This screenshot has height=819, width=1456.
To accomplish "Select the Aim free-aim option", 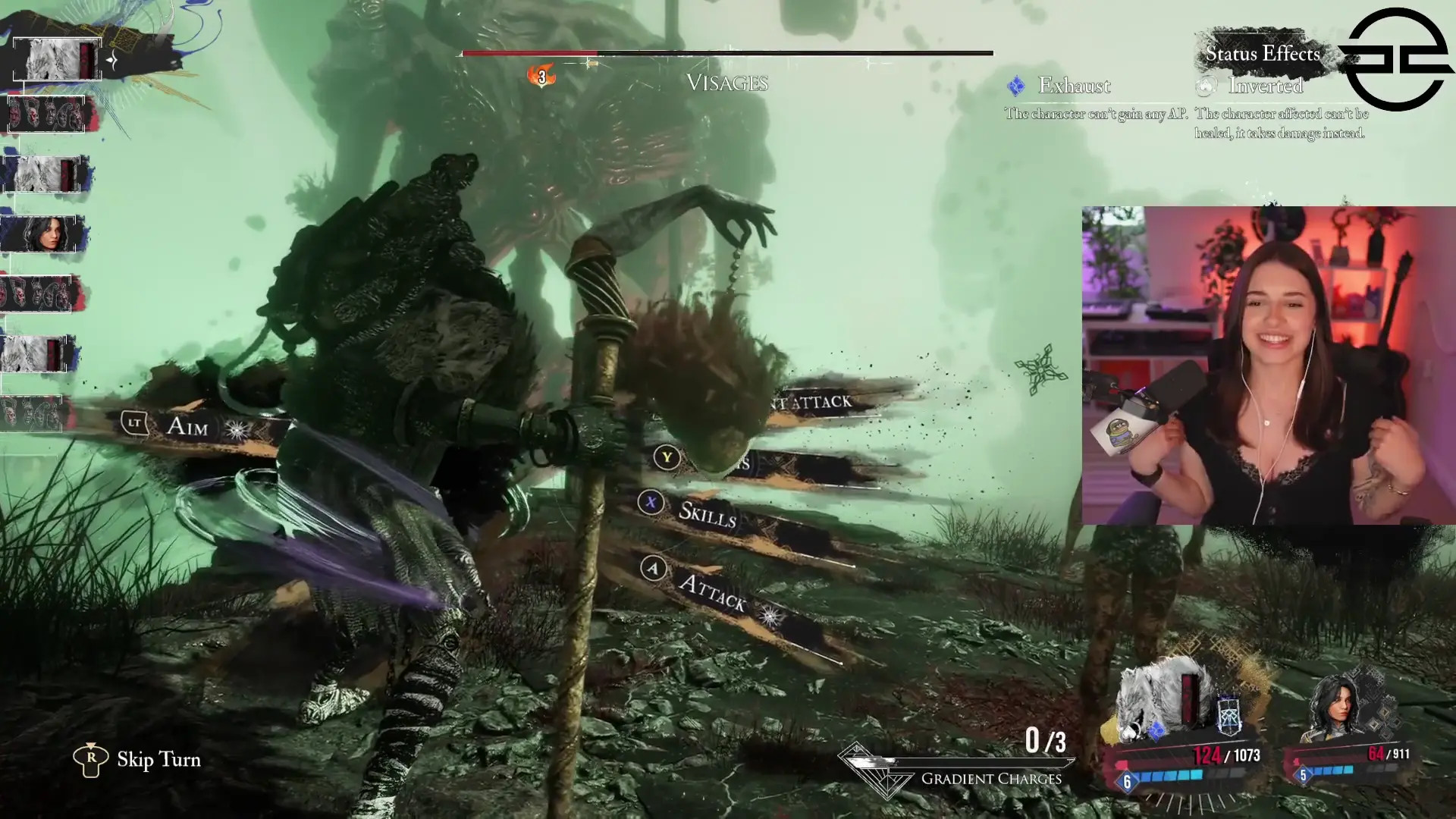I will pos(187,427).
